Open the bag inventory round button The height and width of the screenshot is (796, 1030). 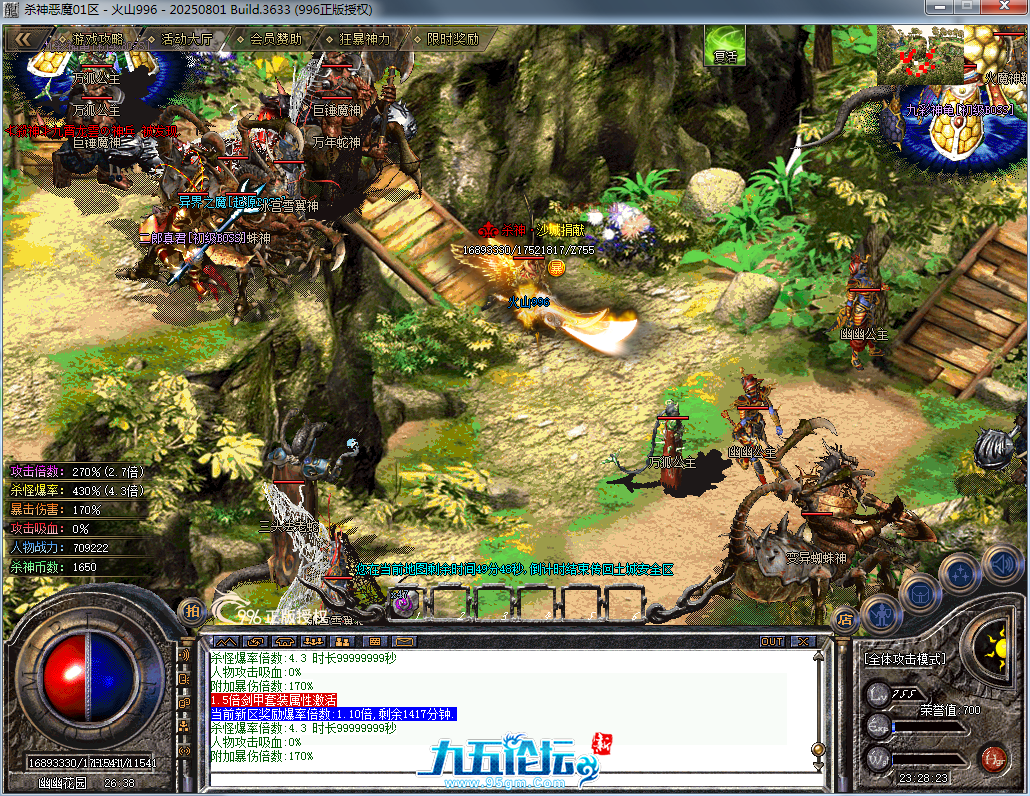[920, 594]
